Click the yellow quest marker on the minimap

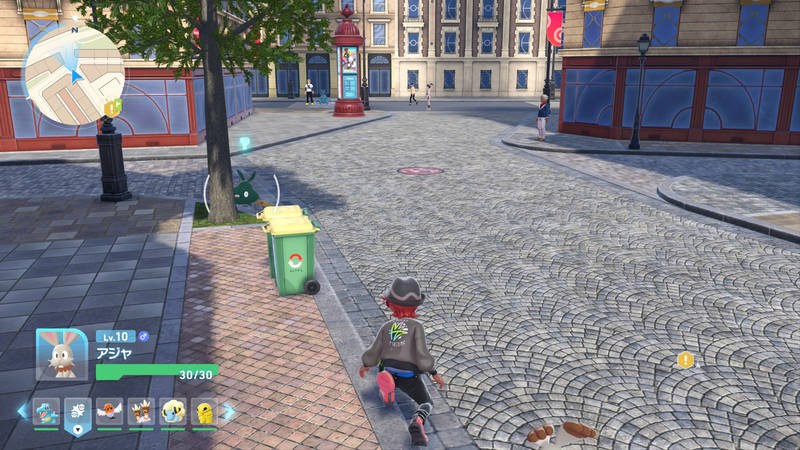coord(114,107)
